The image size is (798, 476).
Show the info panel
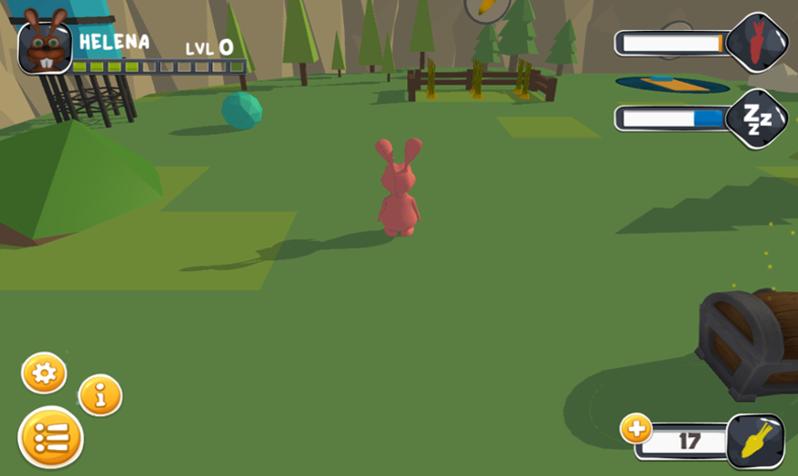[x=100, y=396]
